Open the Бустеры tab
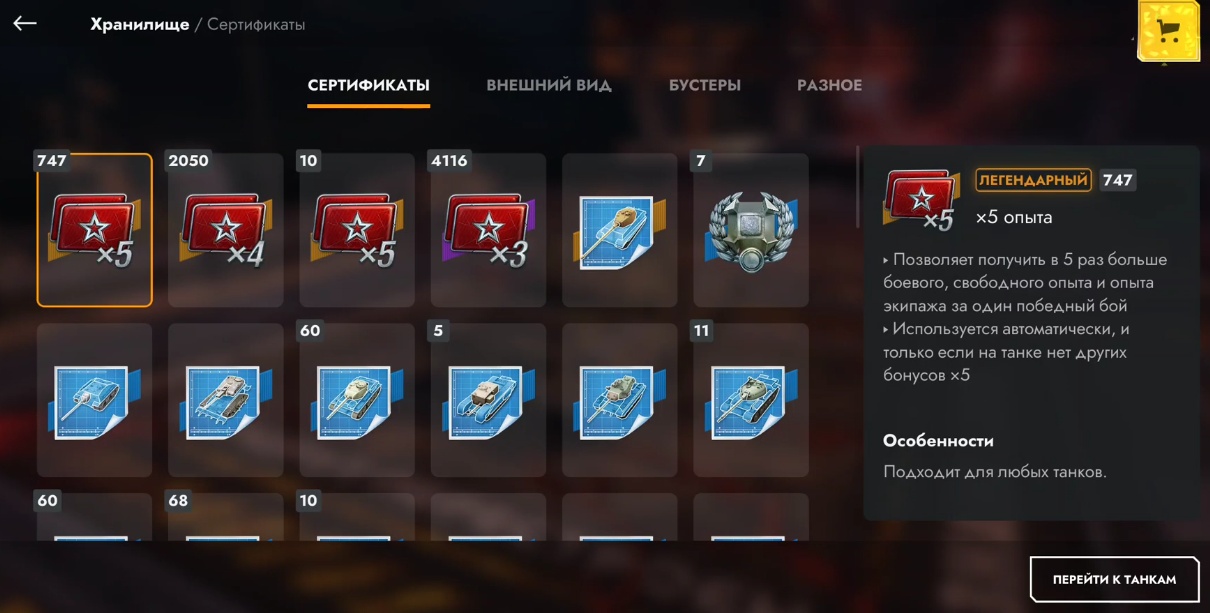Image resolution: width=1210 pixels, height=613 pixels. [x=704, y=86]
